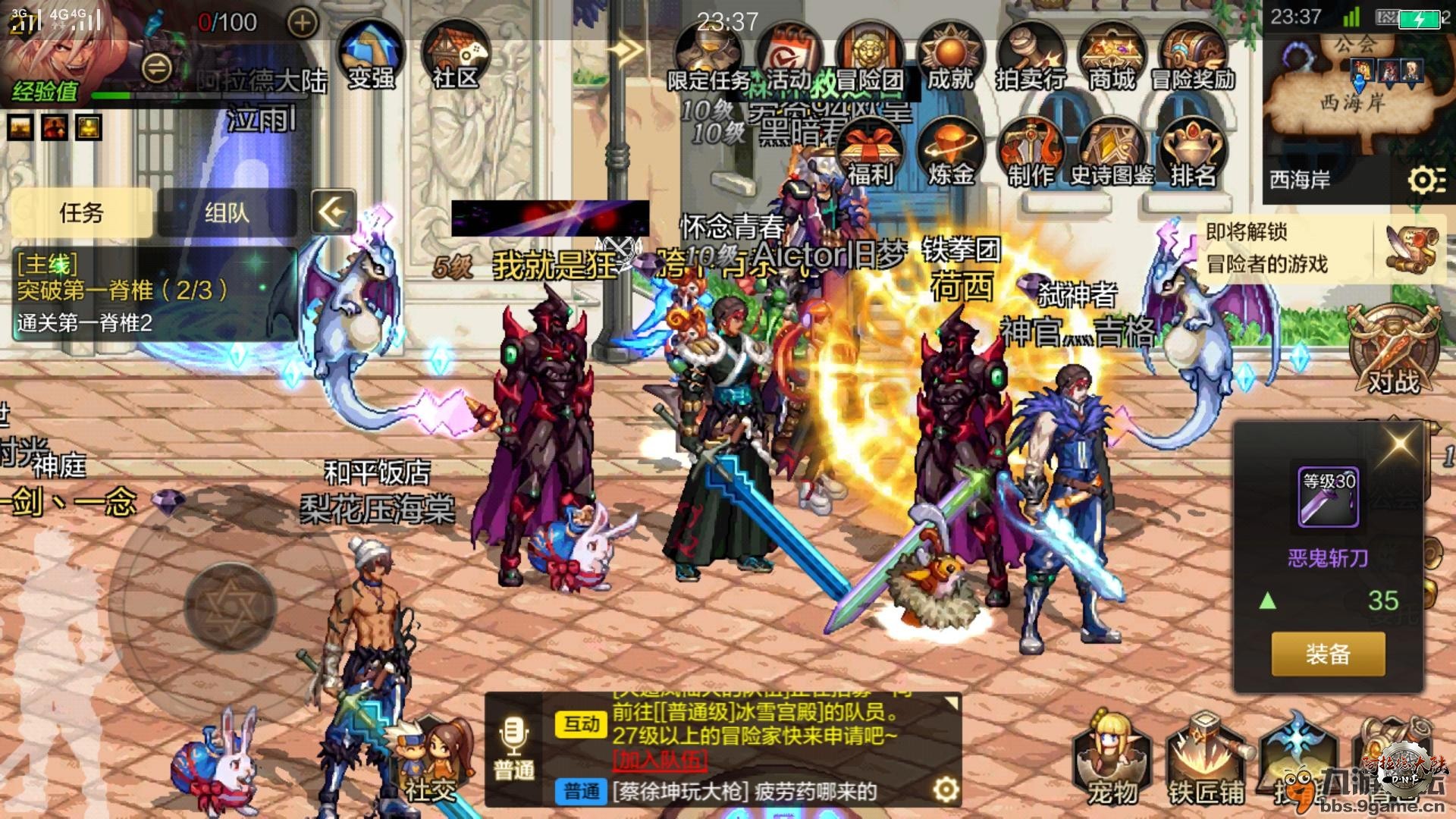Open the 宠物 pet menu
Screen dimensions: 1456x819
1112,758
